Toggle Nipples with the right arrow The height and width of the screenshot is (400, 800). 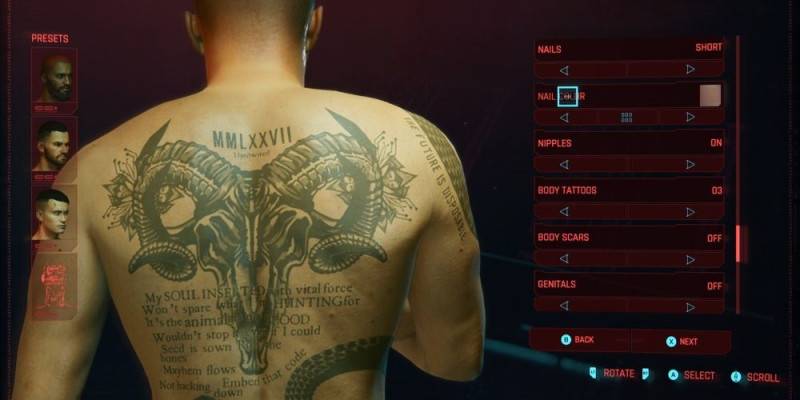point(690,164)
